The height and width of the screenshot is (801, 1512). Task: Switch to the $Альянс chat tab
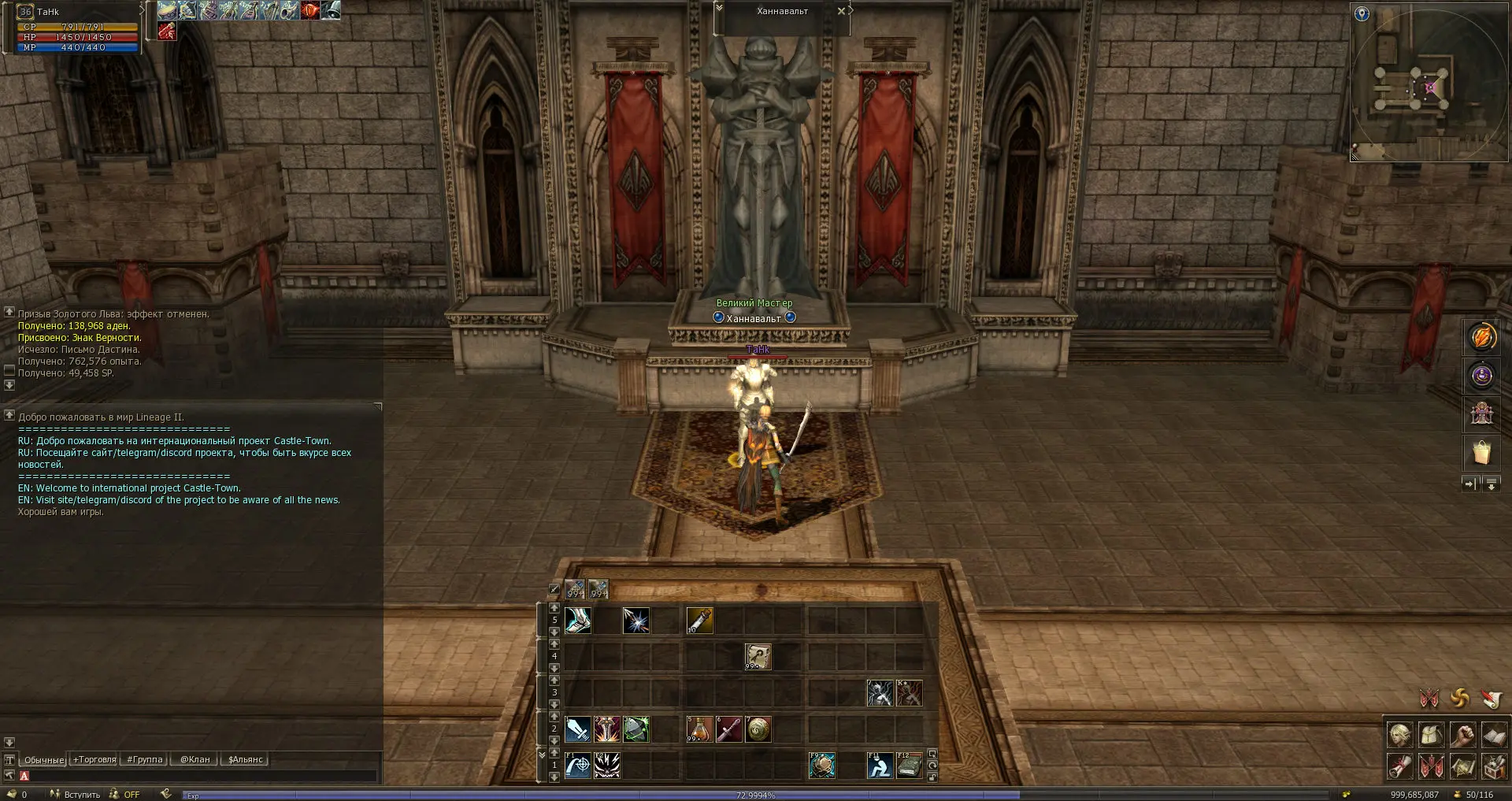point(245,759)
